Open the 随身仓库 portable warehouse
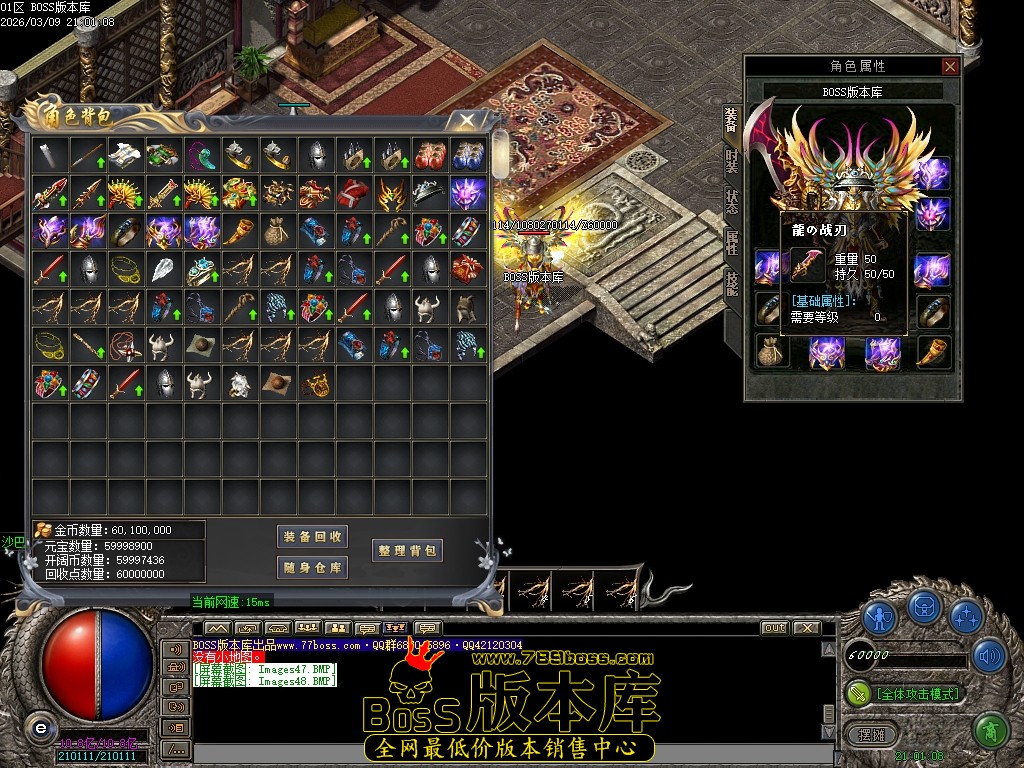 pos(312,568)
